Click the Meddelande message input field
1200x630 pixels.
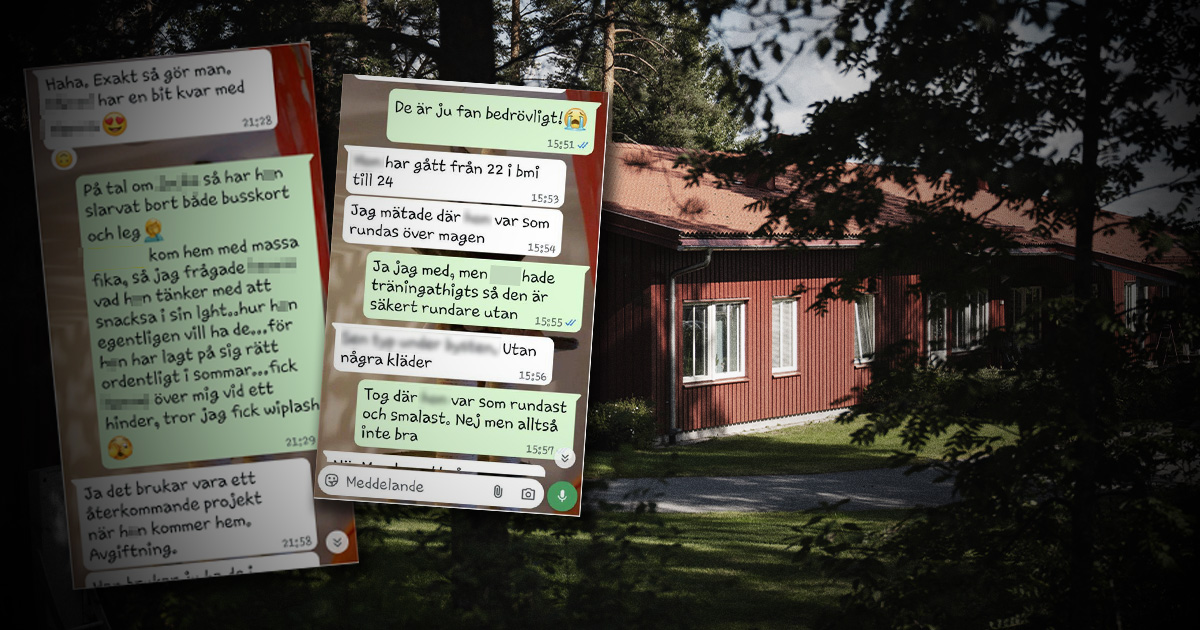[x=410, y=486]
